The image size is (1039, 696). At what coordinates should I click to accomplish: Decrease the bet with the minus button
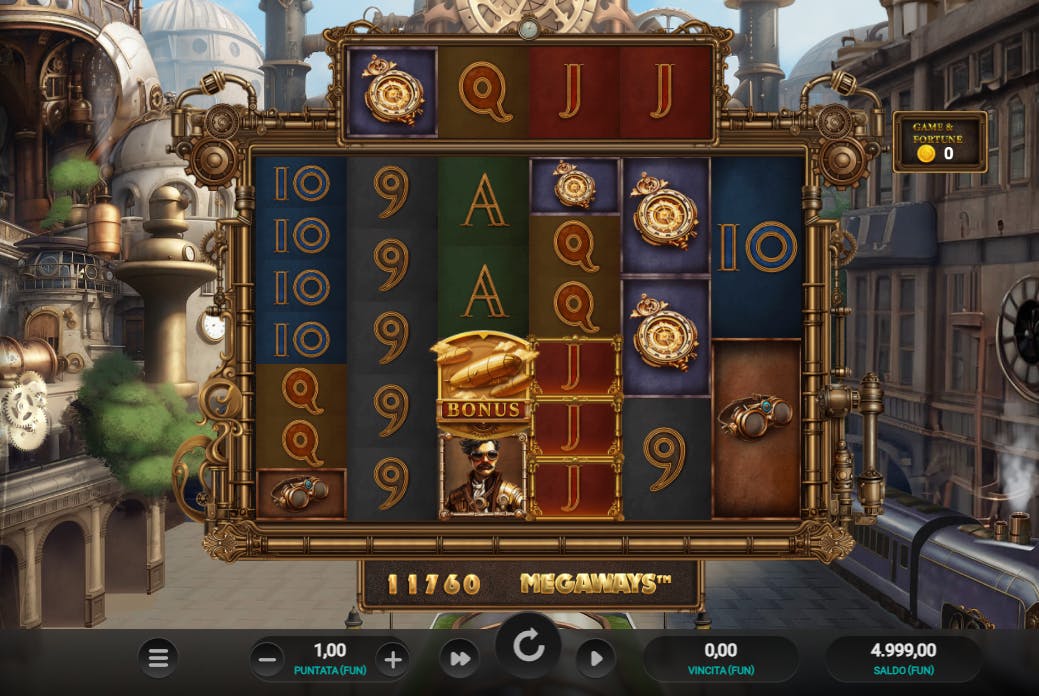point(267,658)
